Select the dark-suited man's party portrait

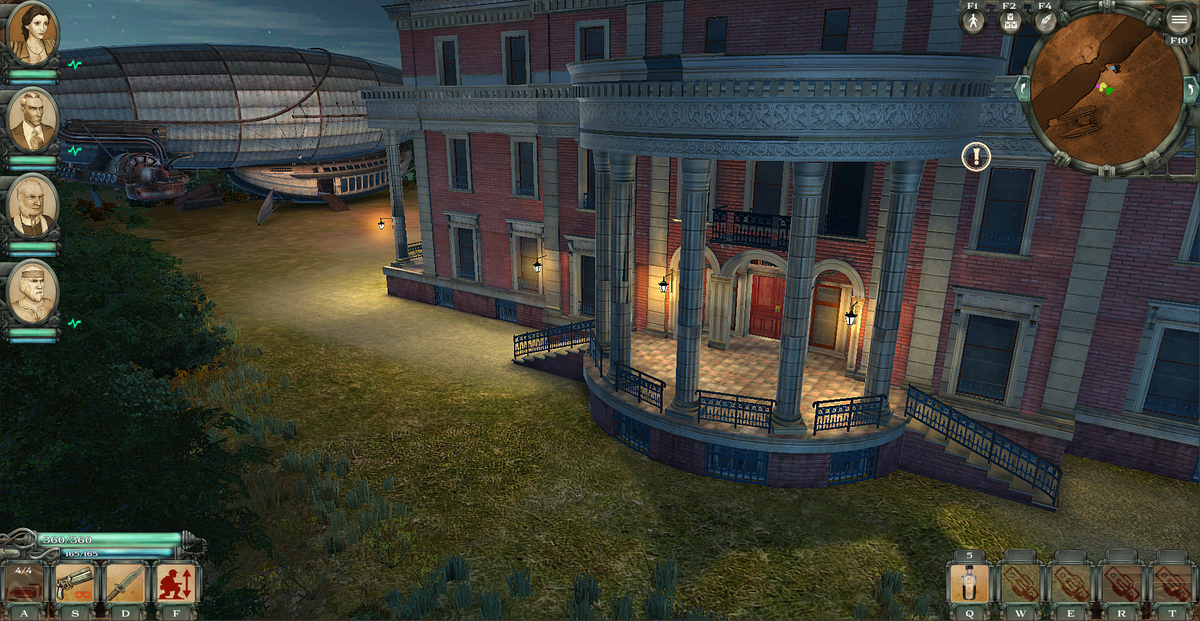32,119
